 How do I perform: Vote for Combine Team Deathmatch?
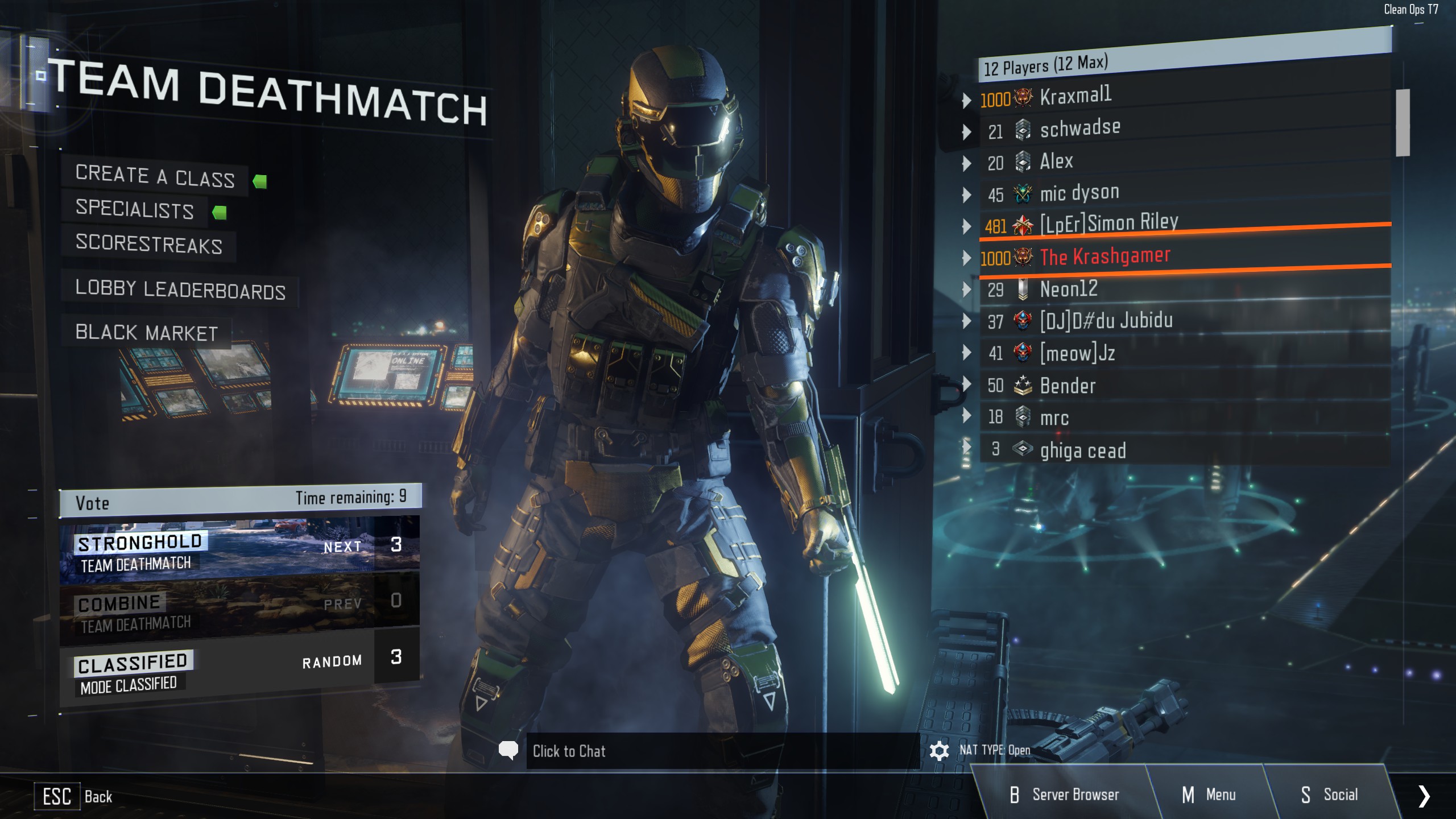click(239, 609)
